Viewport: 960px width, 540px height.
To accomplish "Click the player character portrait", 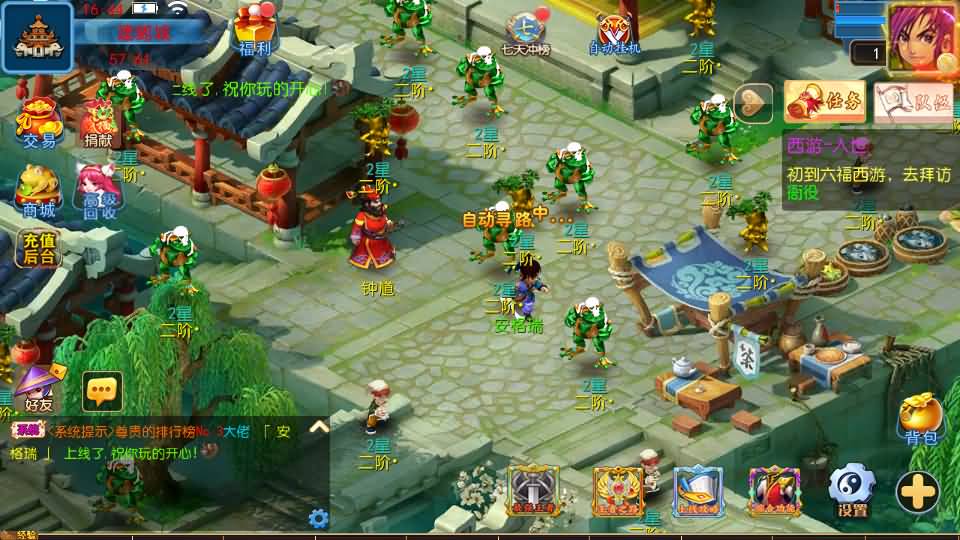I will click(x=921, y=37).
